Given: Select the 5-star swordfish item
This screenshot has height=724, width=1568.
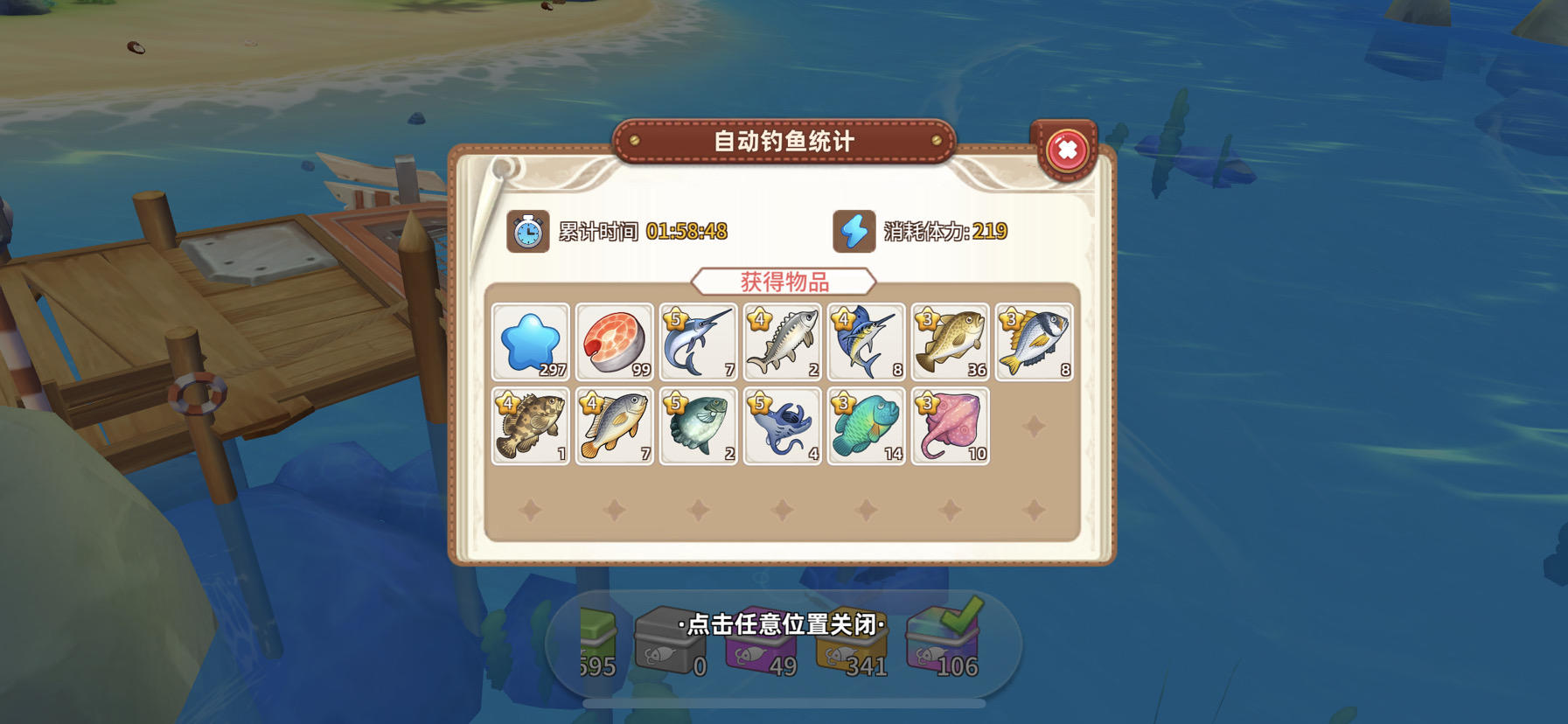Looking at the screenshot, I should click(x=698, y=341).
